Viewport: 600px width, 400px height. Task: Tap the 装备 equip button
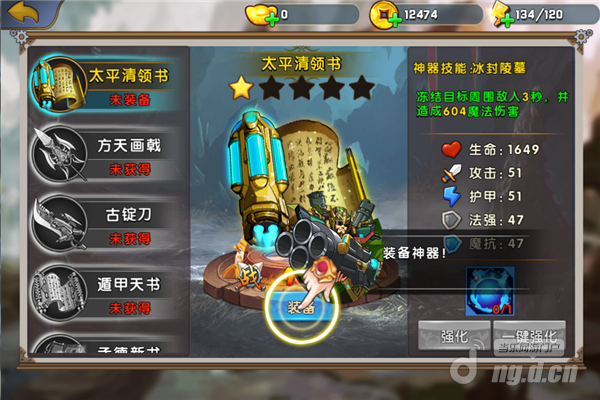[x=302, y=307]
